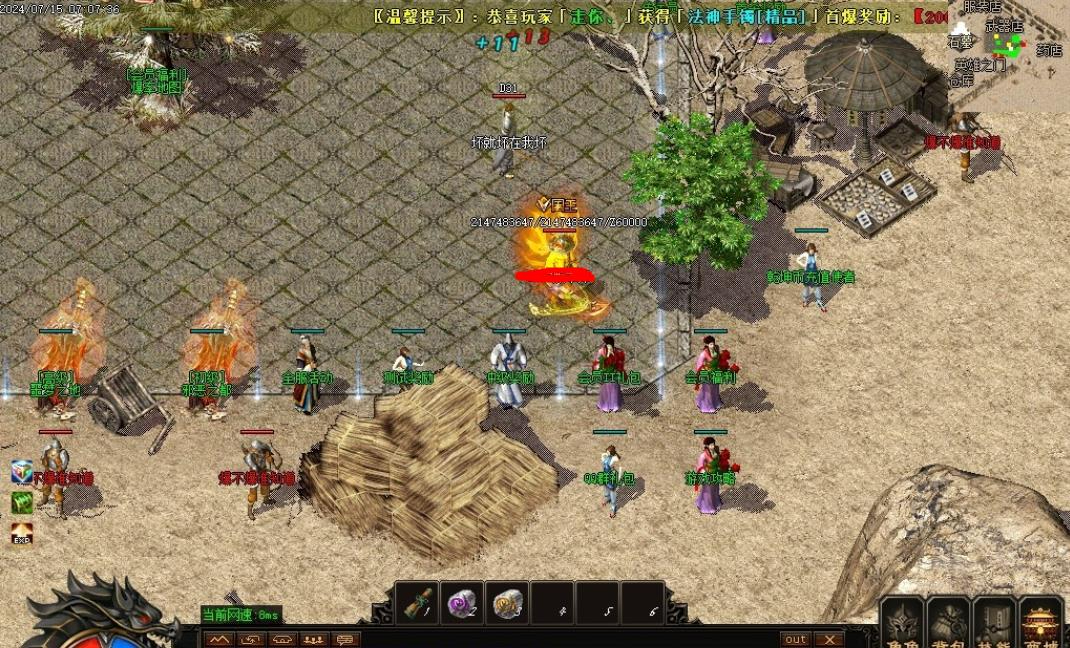This screenshot has width=1070, height=648.
Task: Select 仓库 on the minimap
Action: 961,80
